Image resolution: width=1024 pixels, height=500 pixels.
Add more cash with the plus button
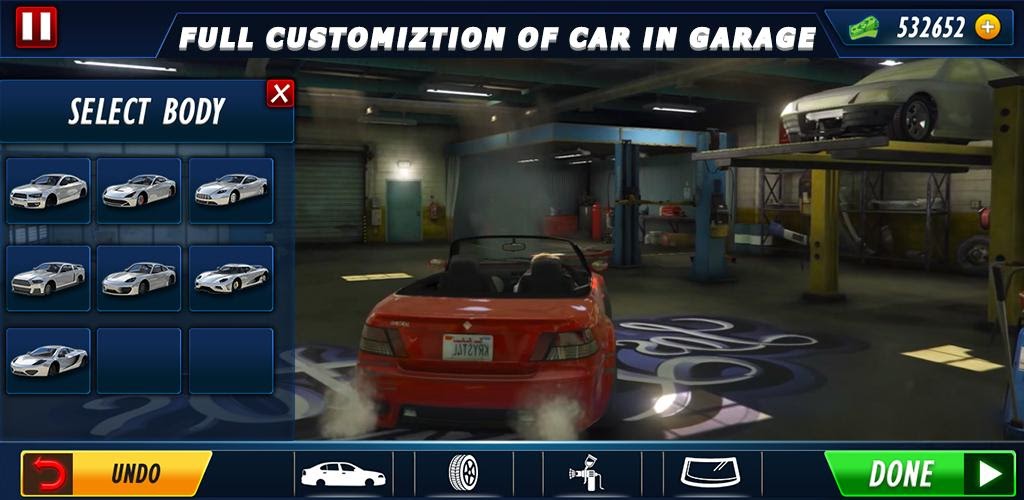click(987, 27)
